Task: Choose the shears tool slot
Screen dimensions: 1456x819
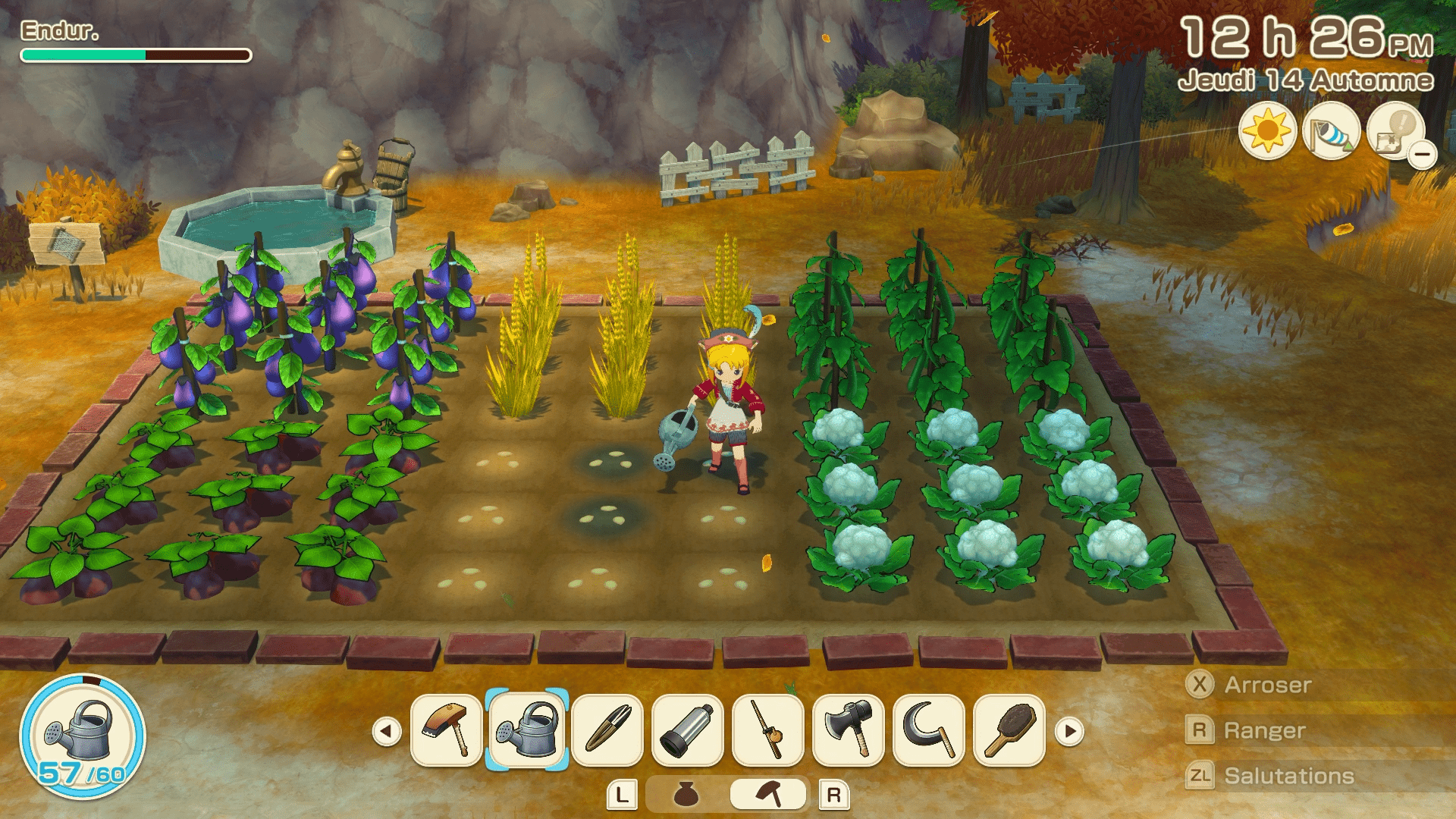Action: point(607,730)
